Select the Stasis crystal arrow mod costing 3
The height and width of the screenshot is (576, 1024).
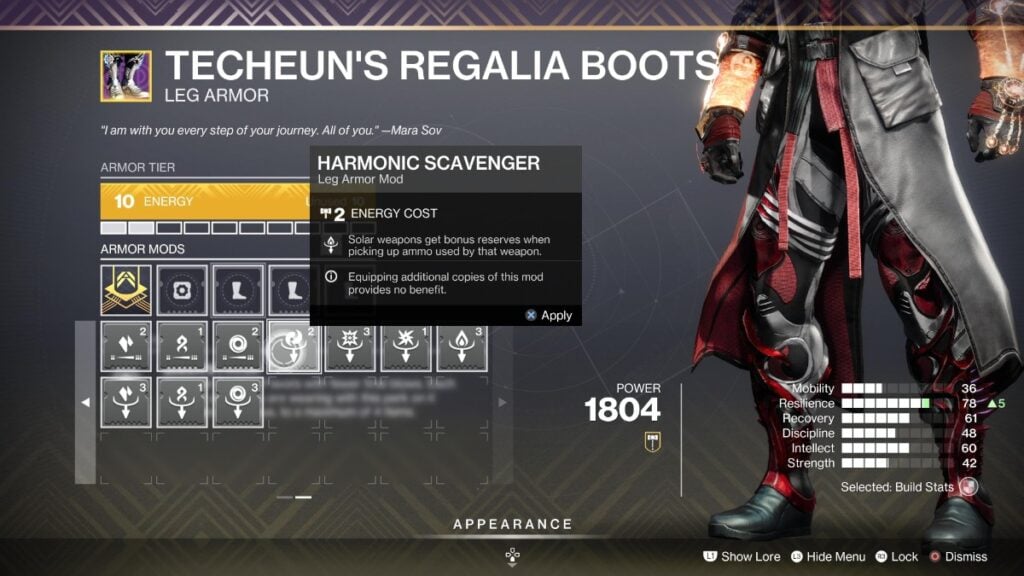[x=126, y=401]
